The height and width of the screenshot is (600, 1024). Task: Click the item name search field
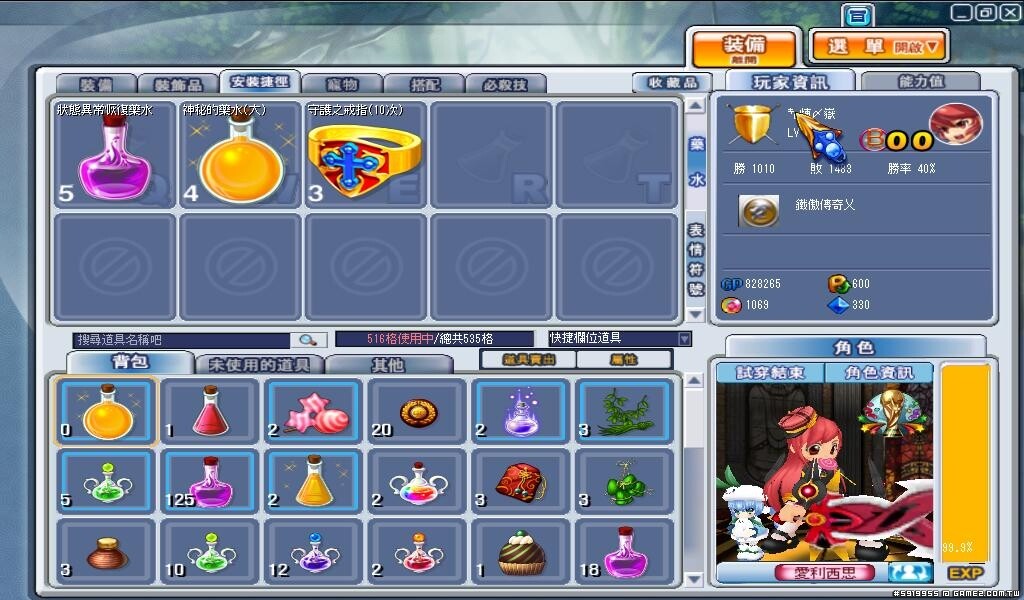pyautogui.click(x=182, y=340)
